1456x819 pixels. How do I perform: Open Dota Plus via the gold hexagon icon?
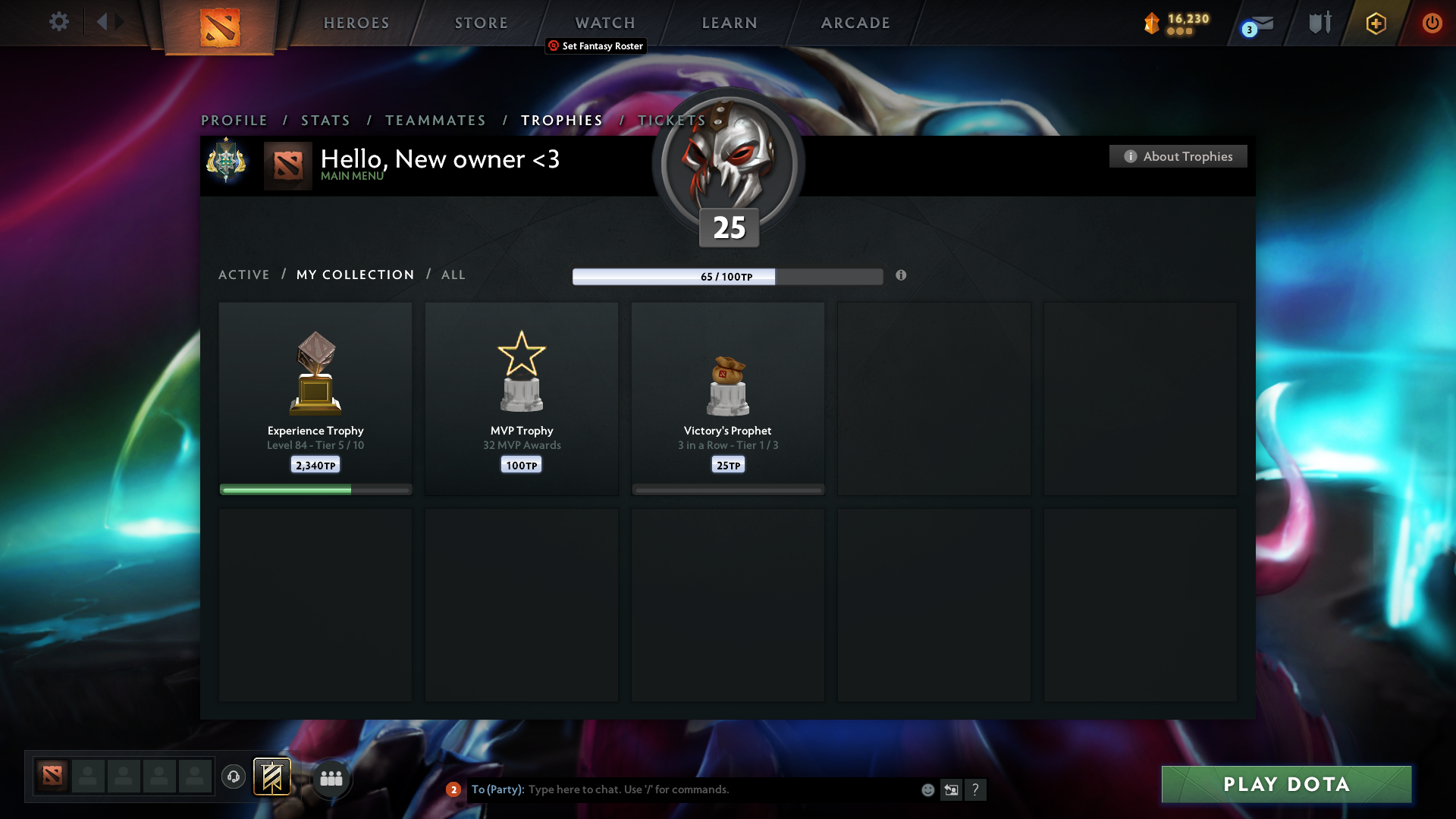1375,24
